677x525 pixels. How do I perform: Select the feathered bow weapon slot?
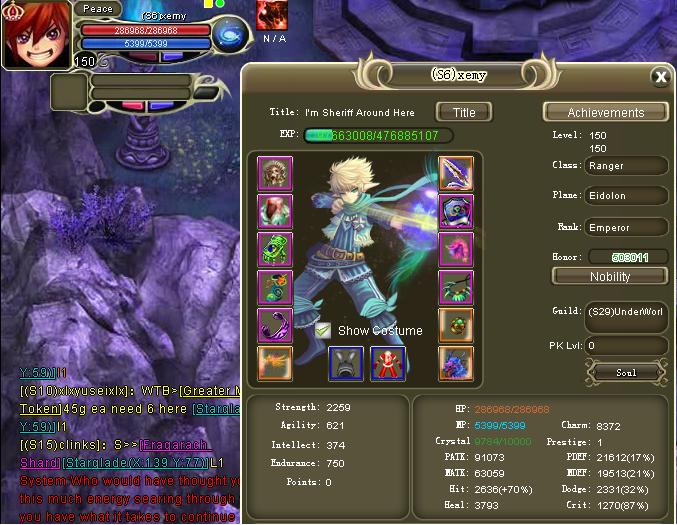coord(456,174)
